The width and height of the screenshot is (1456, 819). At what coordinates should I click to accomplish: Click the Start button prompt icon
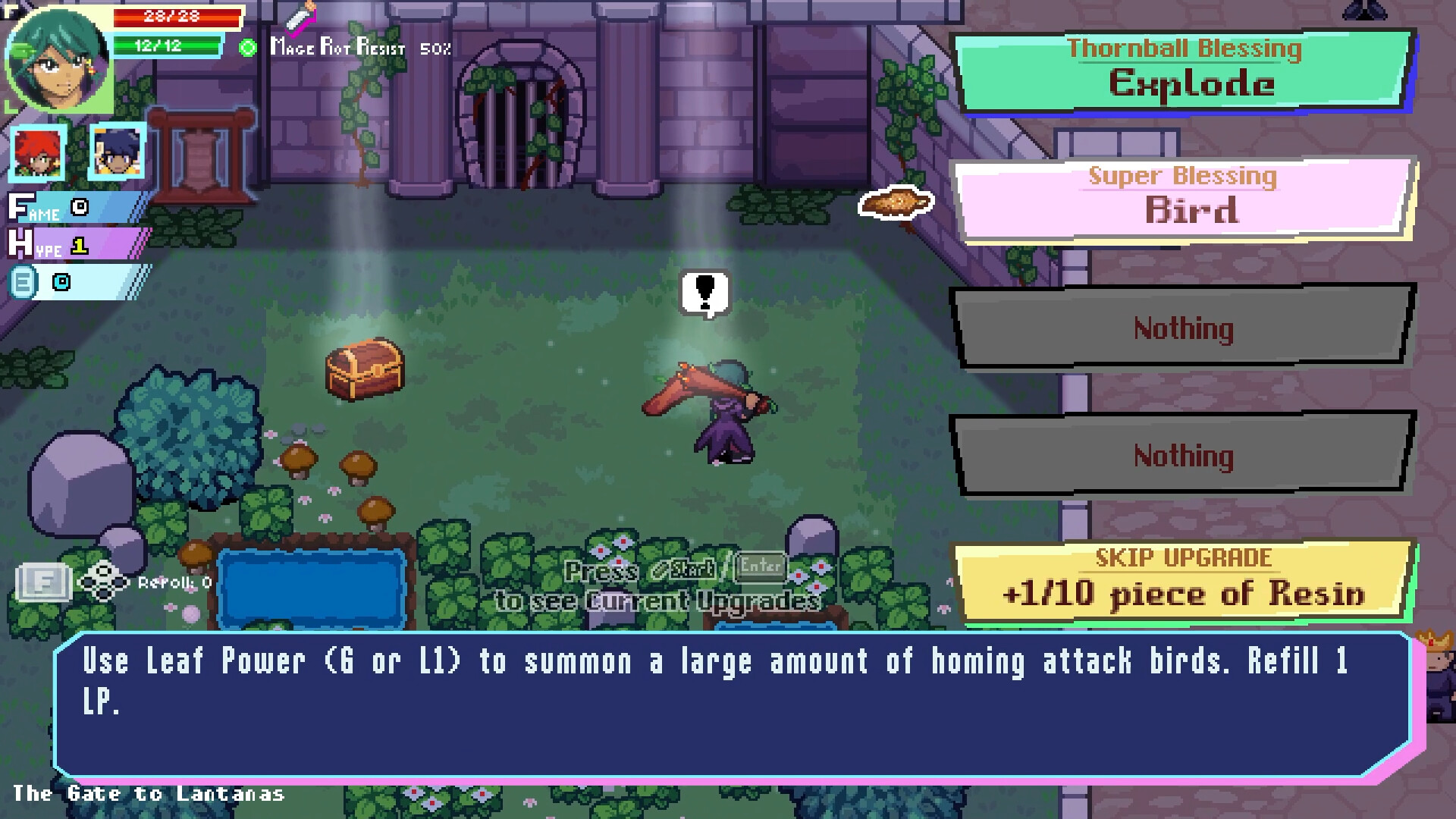(685, 567)
